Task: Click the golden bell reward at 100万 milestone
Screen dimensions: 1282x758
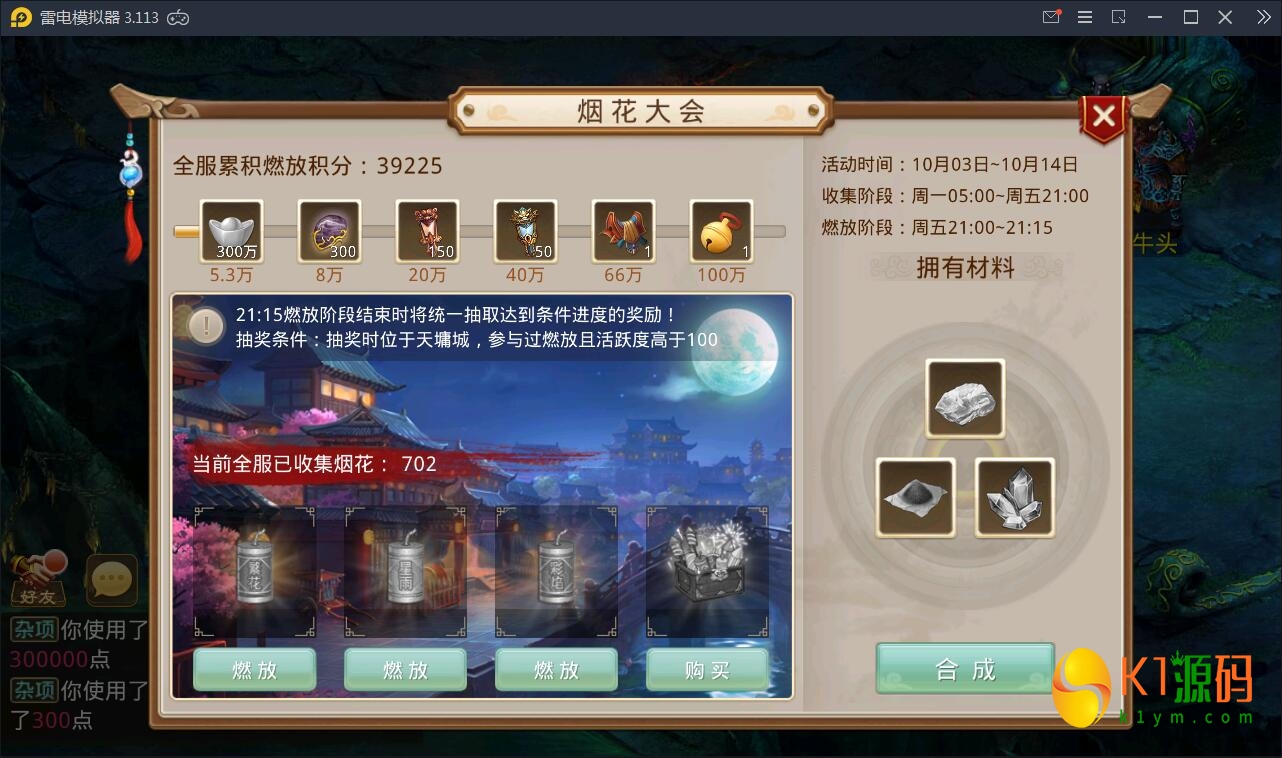Action: pos(721,232)
